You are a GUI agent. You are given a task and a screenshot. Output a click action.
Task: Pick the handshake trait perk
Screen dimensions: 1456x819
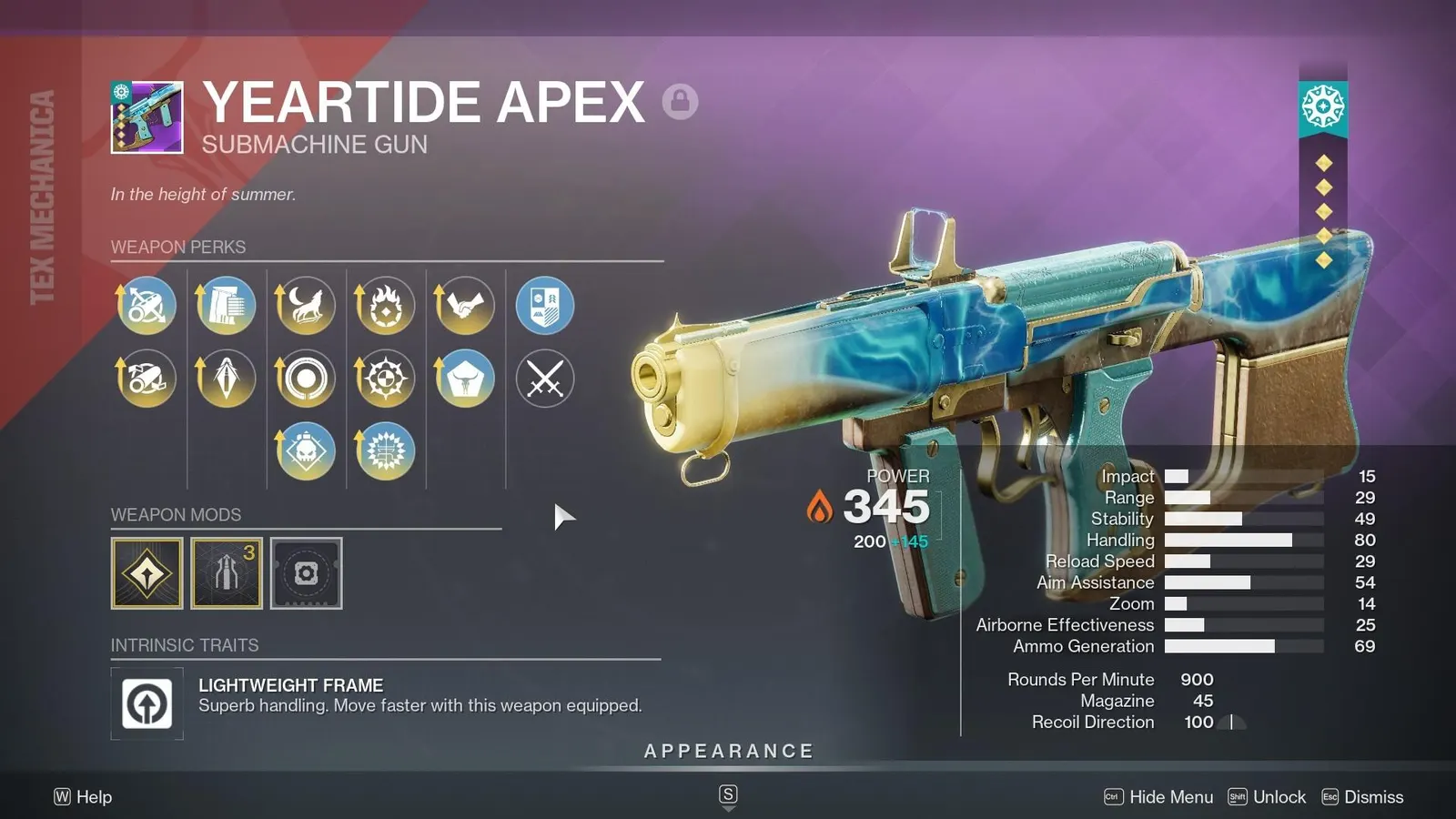[x=465, y=306]
